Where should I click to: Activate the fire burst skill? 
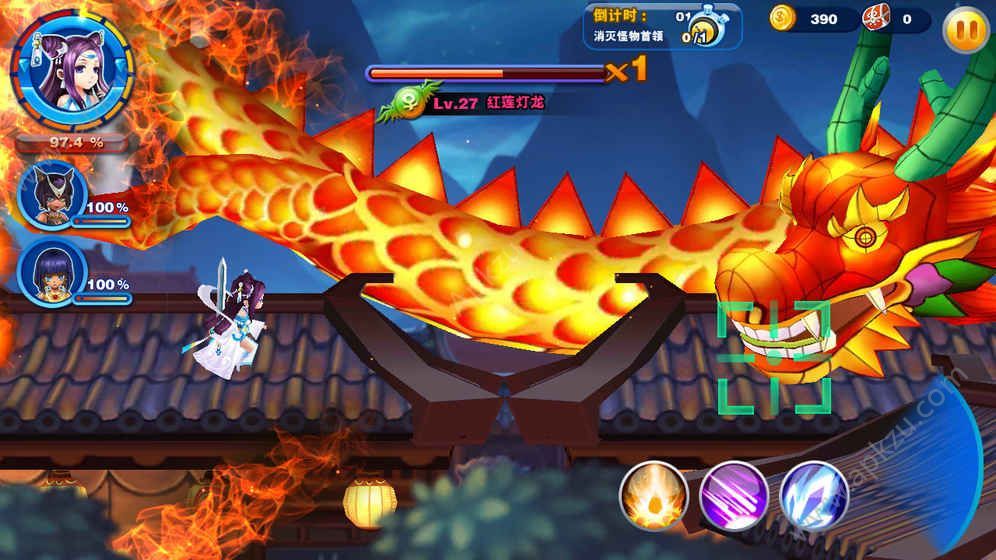point(653,495)
